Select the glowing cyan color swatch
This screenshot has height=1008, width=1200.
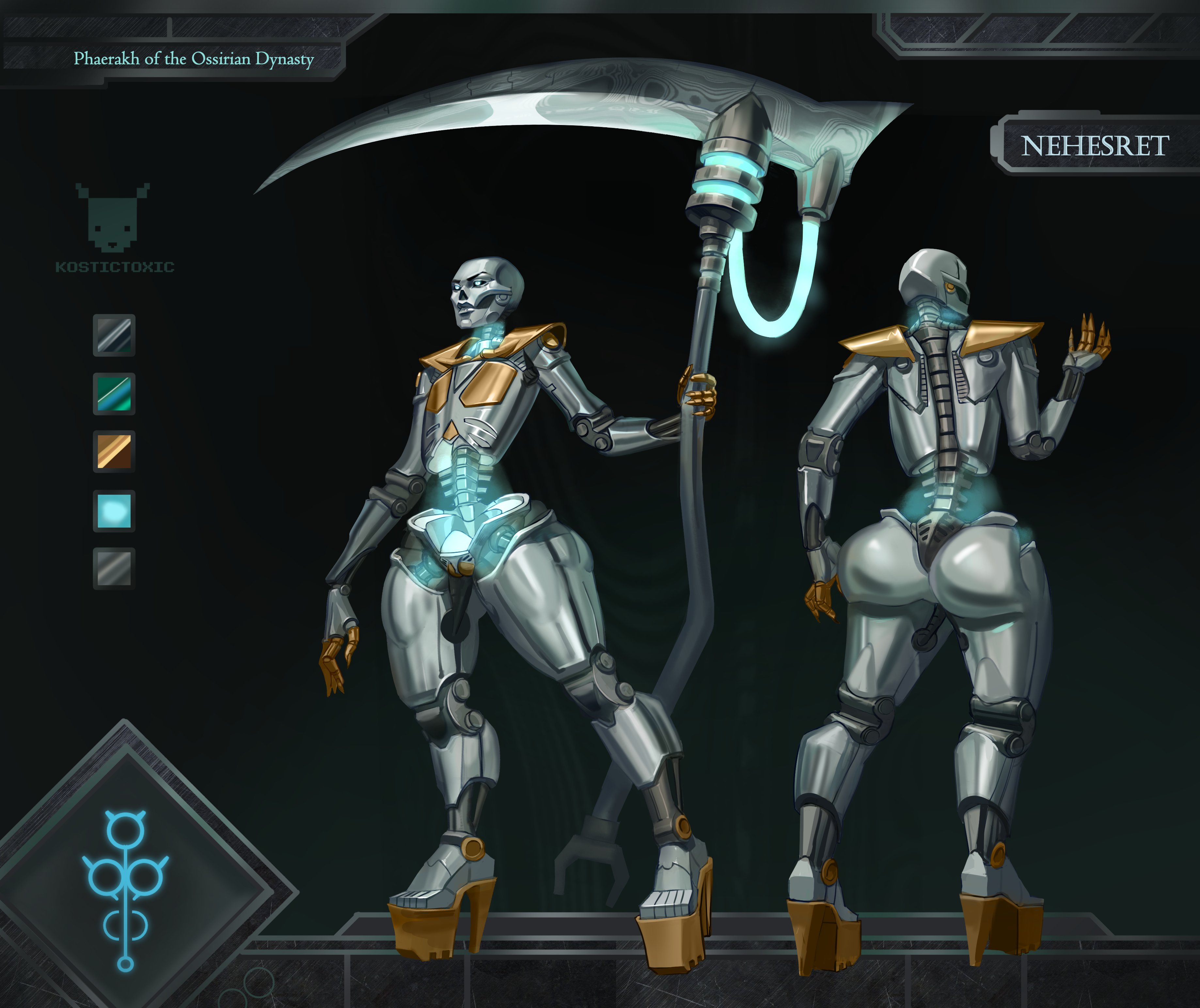(x=114, y=511)
